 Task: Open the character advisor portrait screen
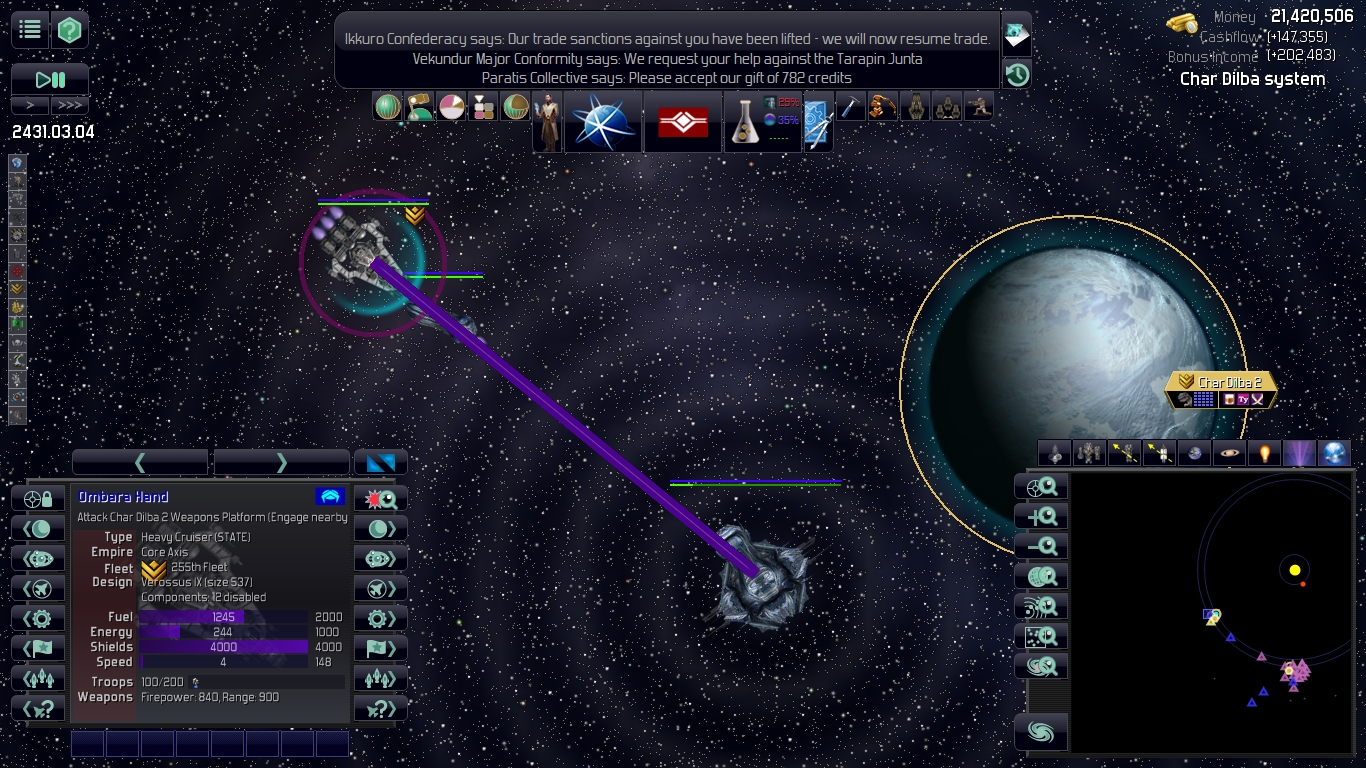[x=547, y=122]
